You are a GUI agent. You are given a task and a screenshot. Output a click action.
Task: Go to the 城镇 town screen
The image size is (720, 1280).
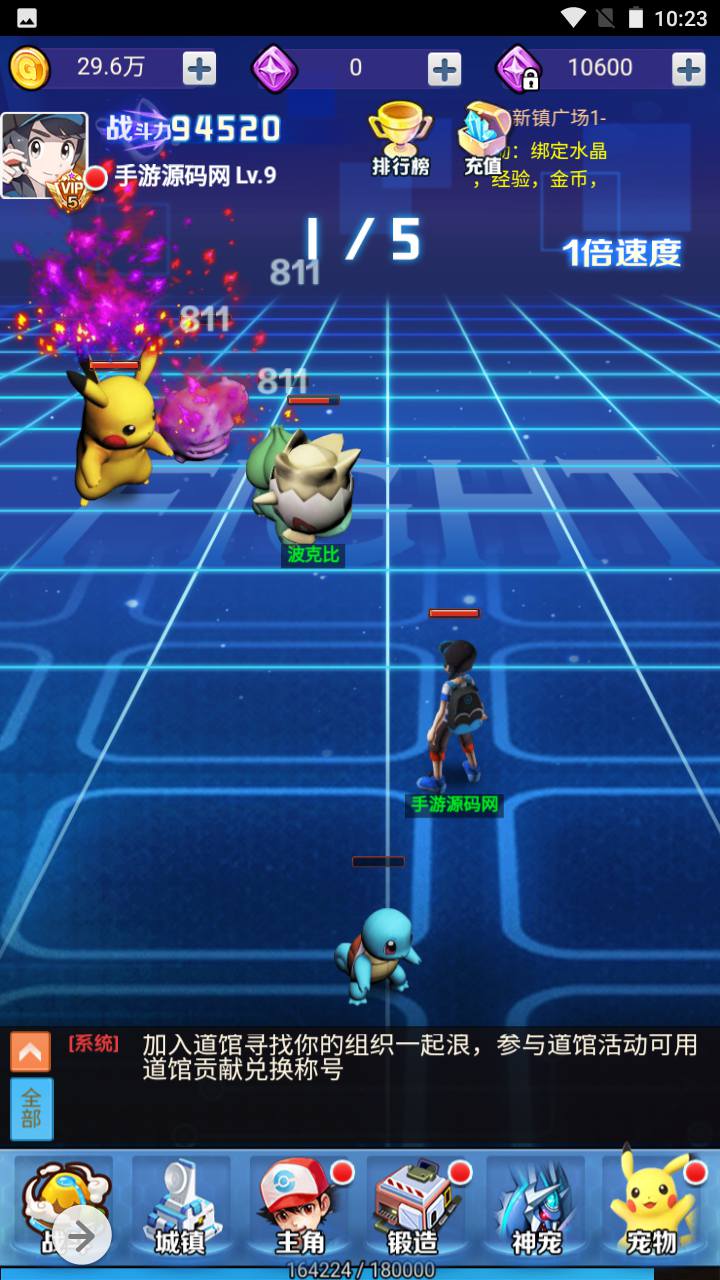click(x=180, y=1208)
